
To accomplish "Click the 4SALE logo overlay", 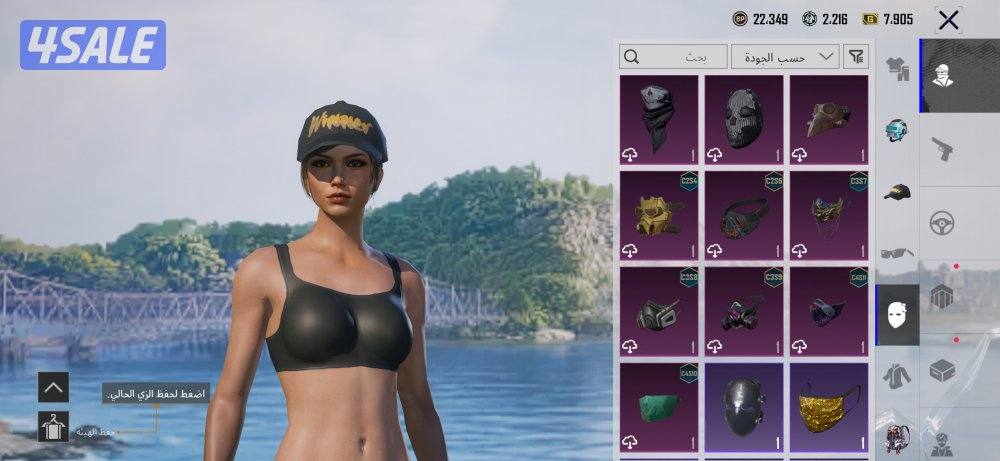I will (x=92, y=45).
